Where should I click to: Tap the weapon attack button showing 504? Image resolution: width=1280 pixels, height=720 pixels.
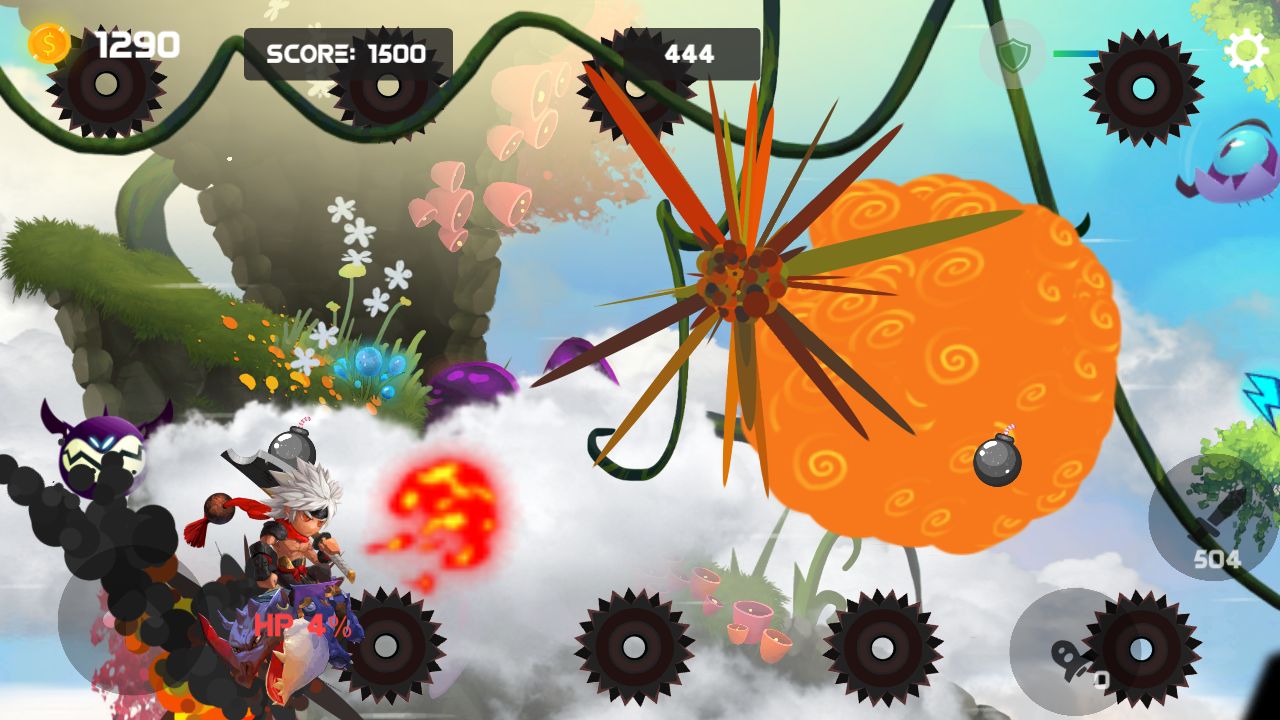pos(1213,518)
